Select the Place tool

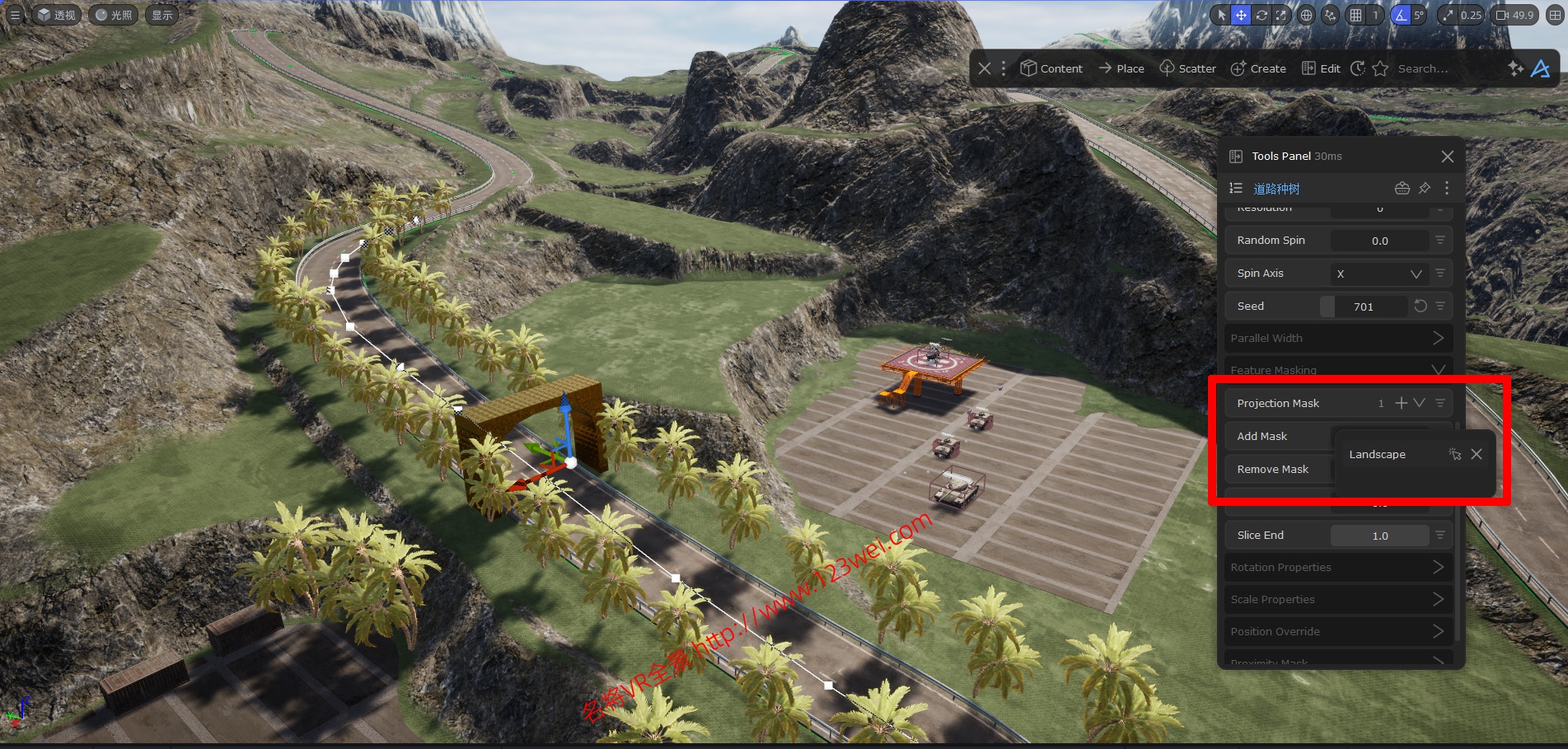pyautogui.click(x=1121, y=68)
